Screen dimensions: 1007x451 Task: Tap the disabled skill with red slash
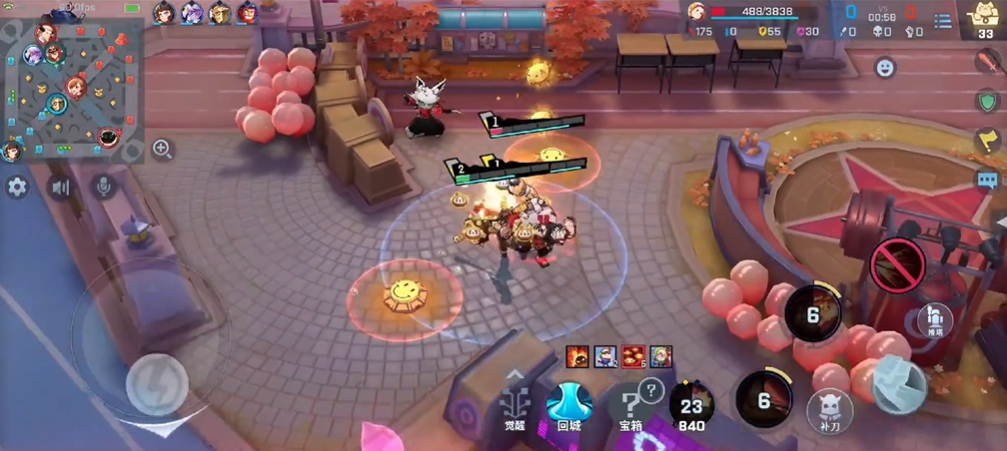[x=898, y=264]
